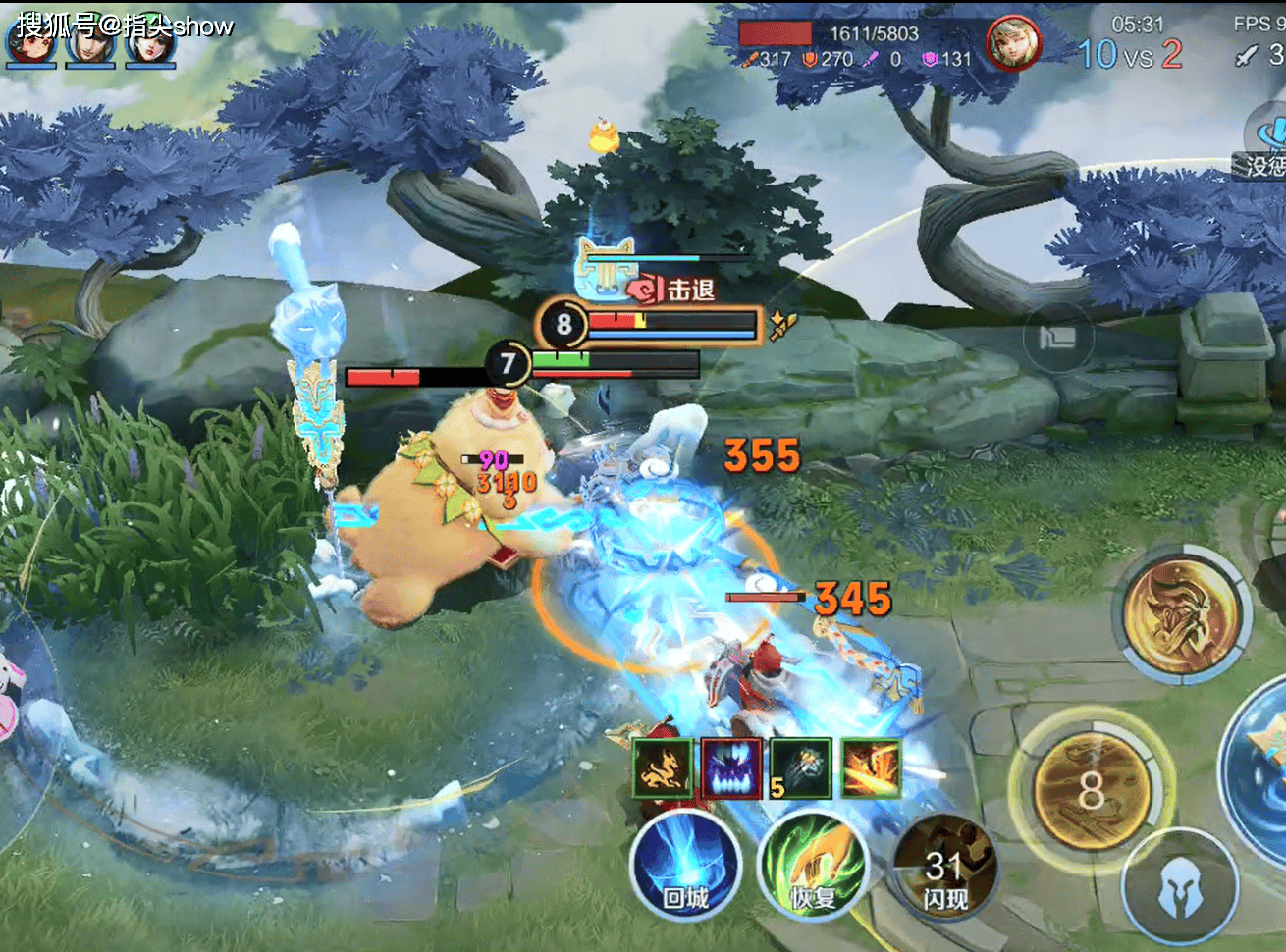
Task: Select the white-haired male teammate portrait
Action: (x=90, y=44)
